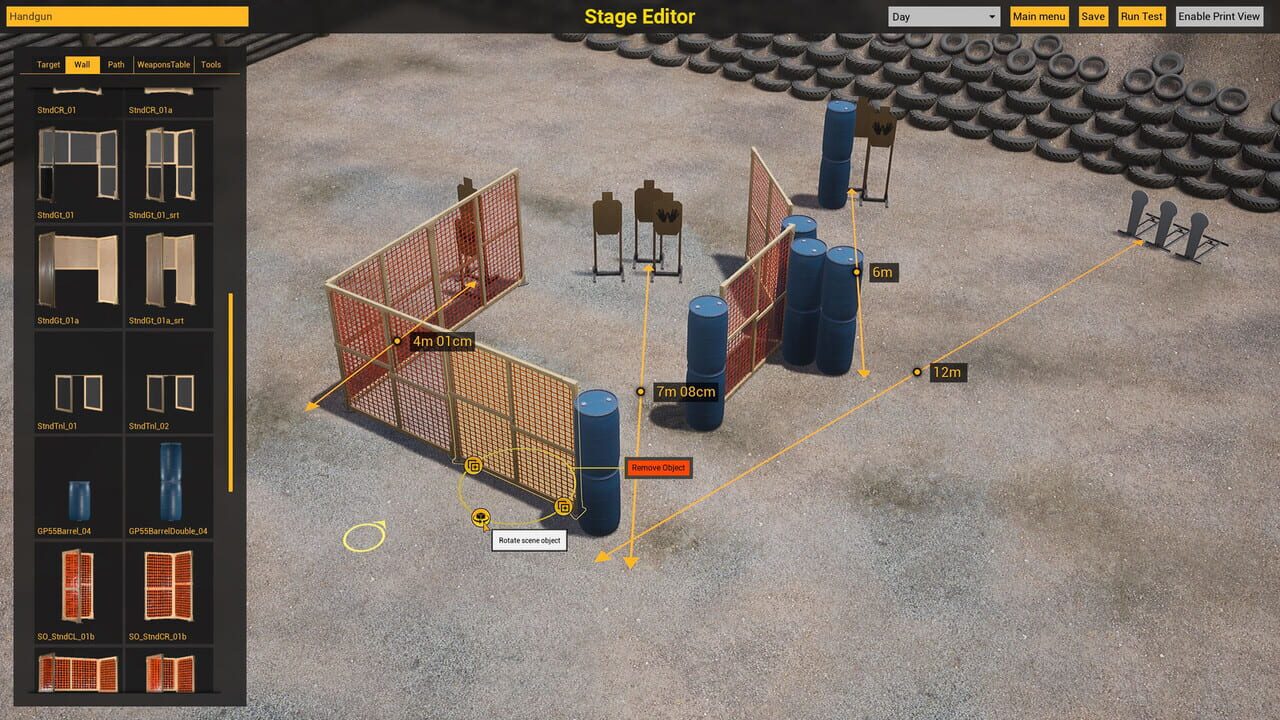Image resolution: width=1280 pixels, height=720 pixels.
Task: Select the lower duplicate gizmo on the fence
Action: [564, 507]
